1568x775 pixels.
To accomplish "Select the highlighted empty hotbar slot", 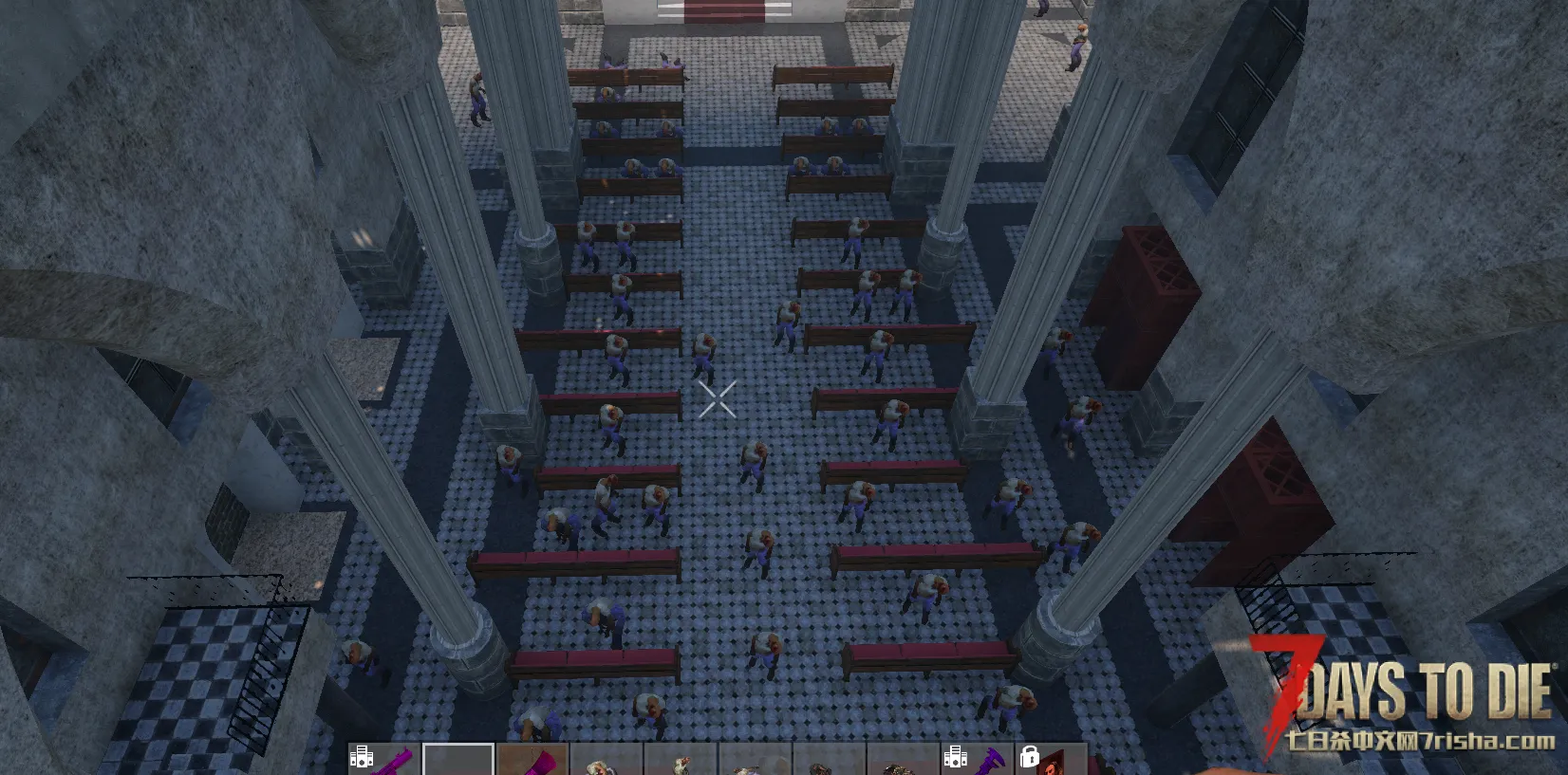I will 457,760.
